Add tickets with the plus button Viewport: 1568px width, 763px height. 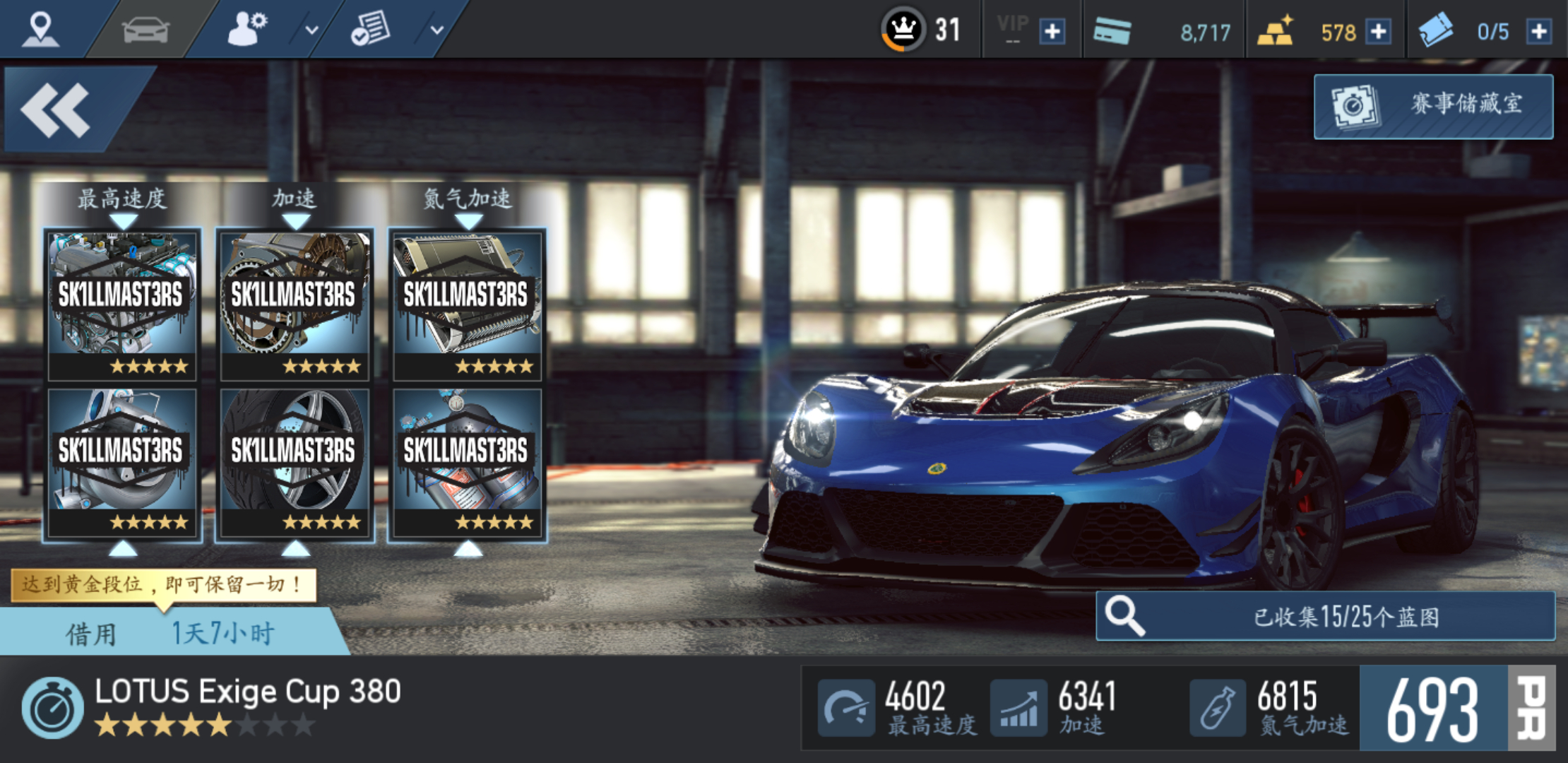[x=1539, y=32]
